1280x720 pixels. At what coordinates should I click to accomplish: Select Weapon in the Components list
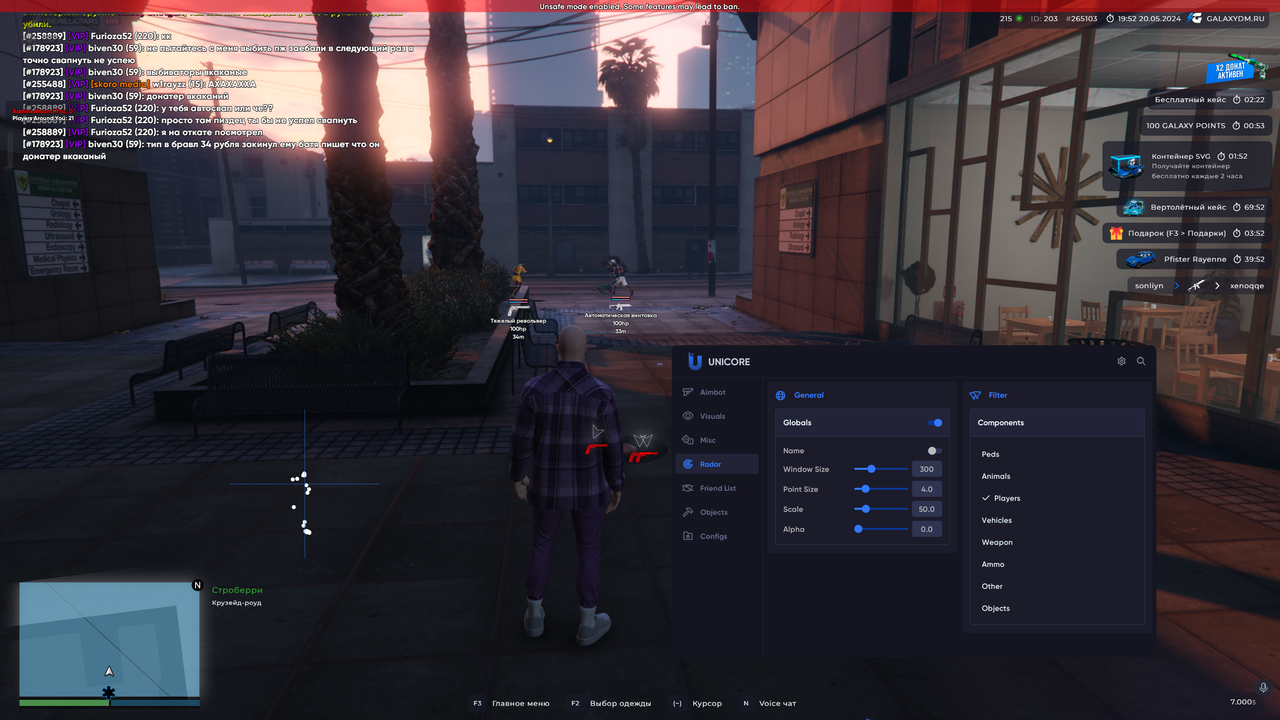pos(997,542)
